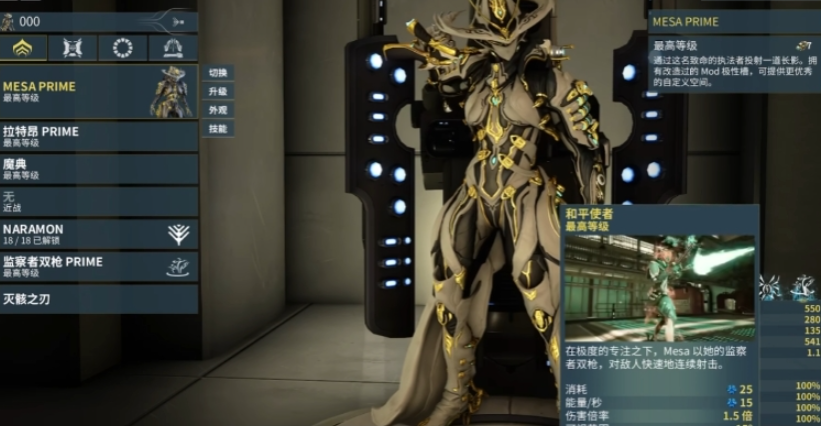Click the 和平使者 ability preview thumbnail

(x=660, y=287)
